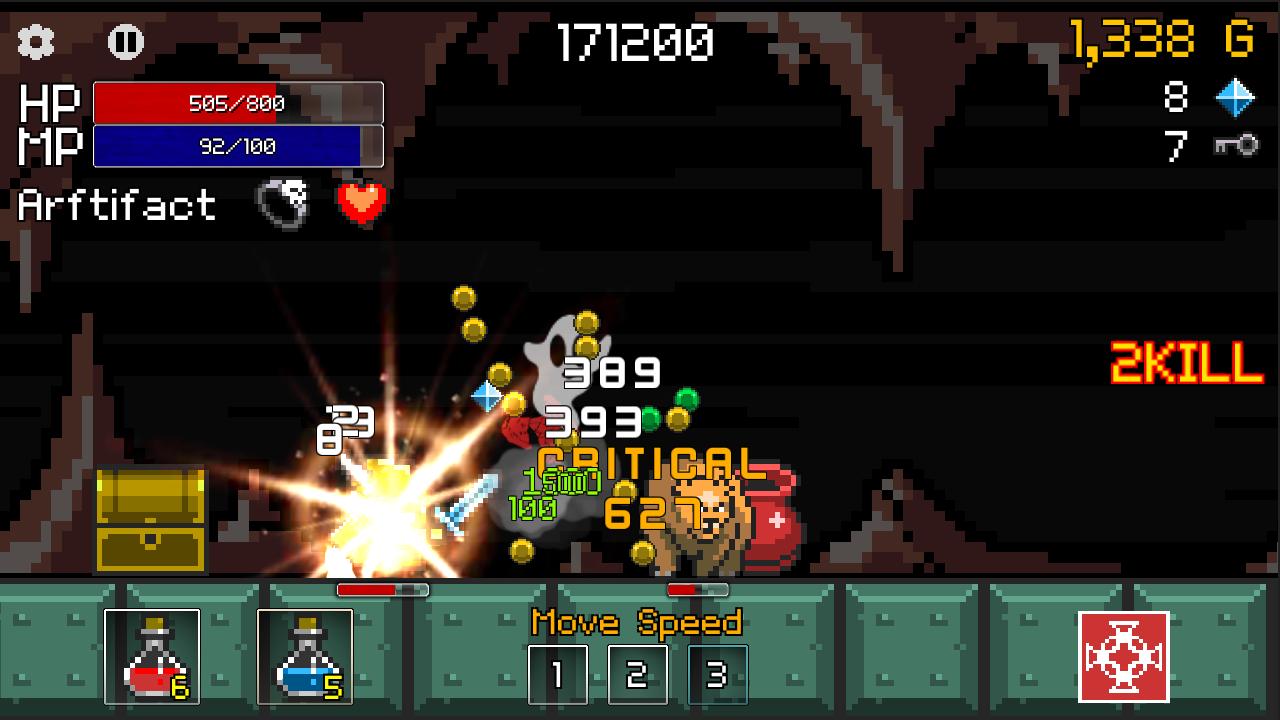Viewport: 1280px width, 720px height.
Task: Click the HP progress bar
Action: click(237, 104)
